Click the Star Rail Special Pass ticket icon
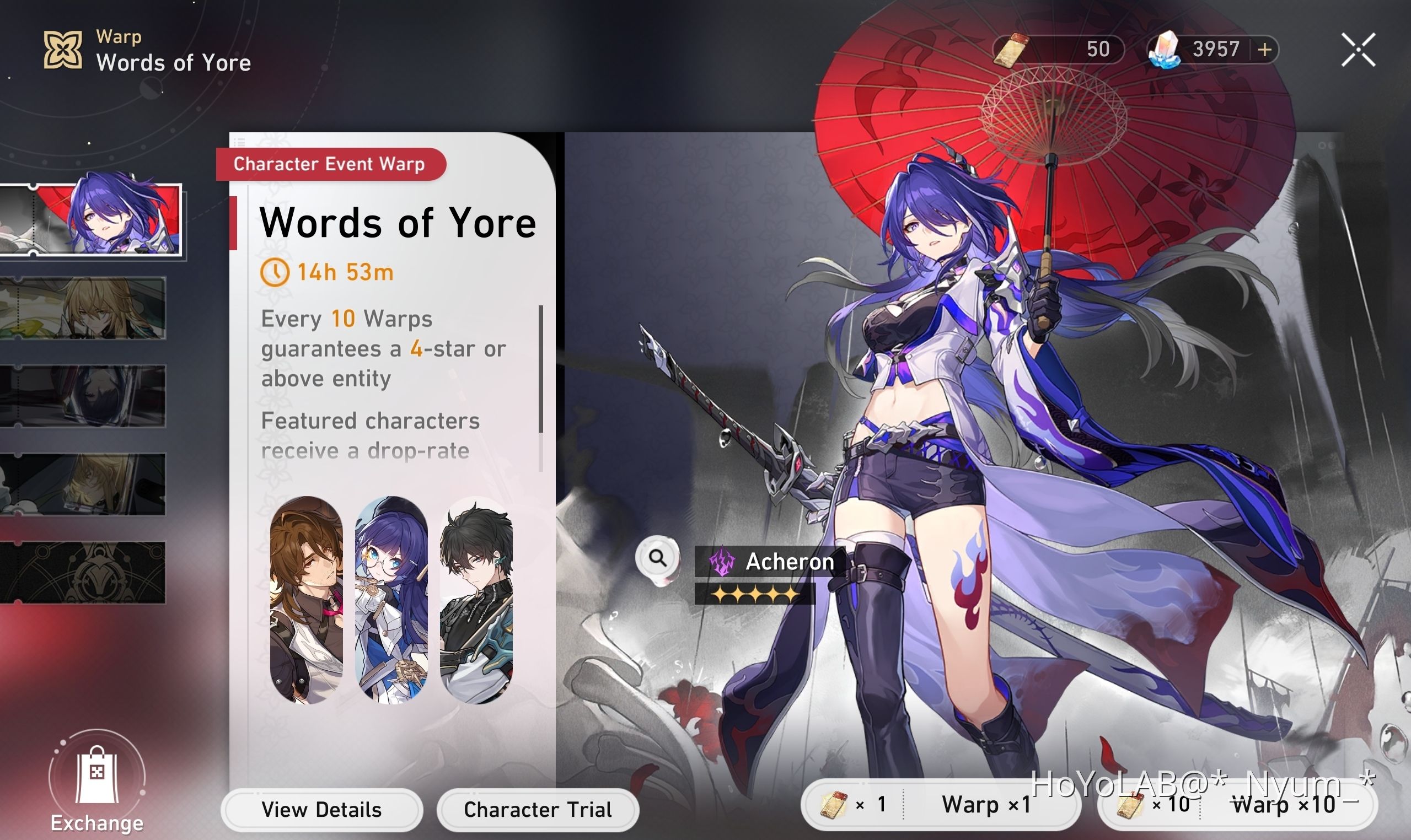The width and height of the screenshot is (1411, 840). point(1012,50)
